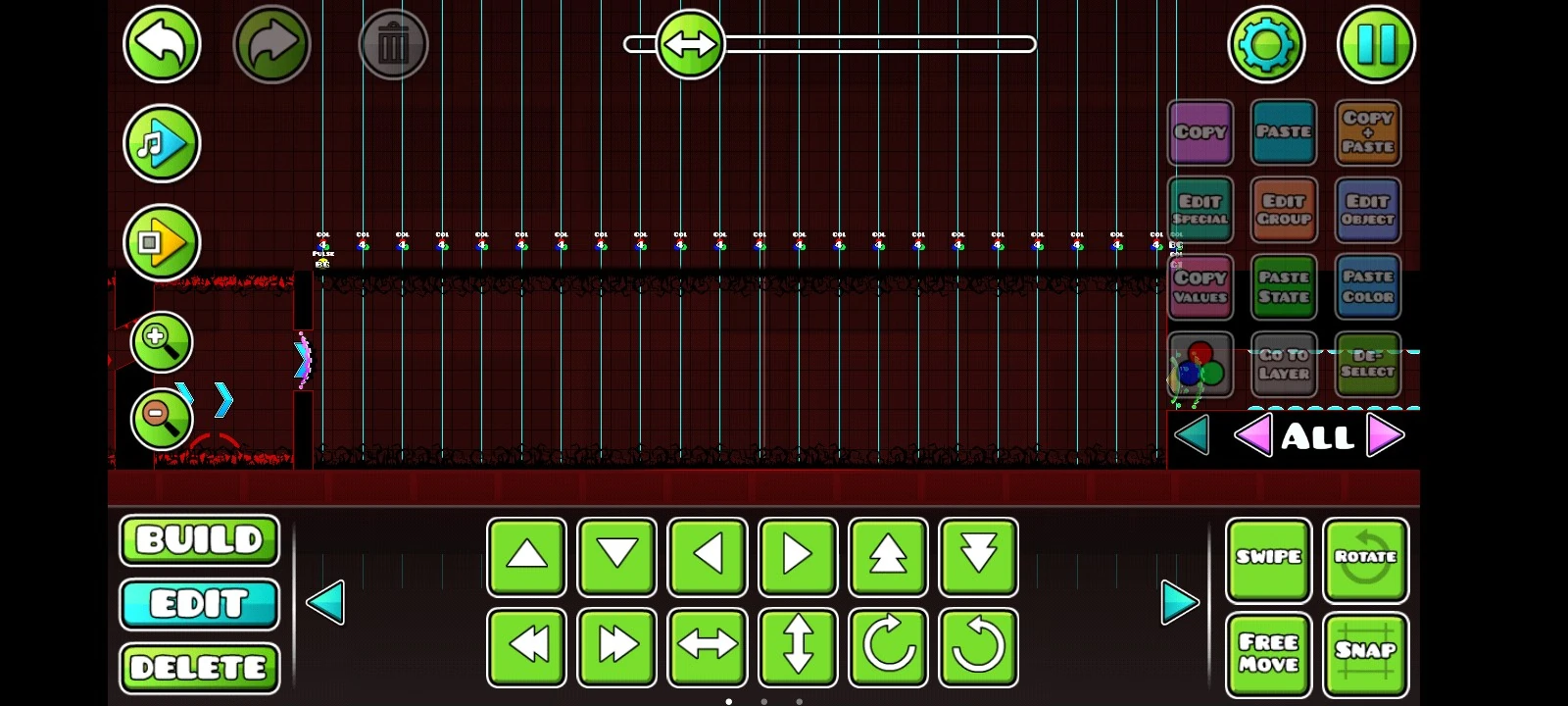The image size is (1568, 706).
Task: Enable Swipe selection mode
Action: 1269,559
